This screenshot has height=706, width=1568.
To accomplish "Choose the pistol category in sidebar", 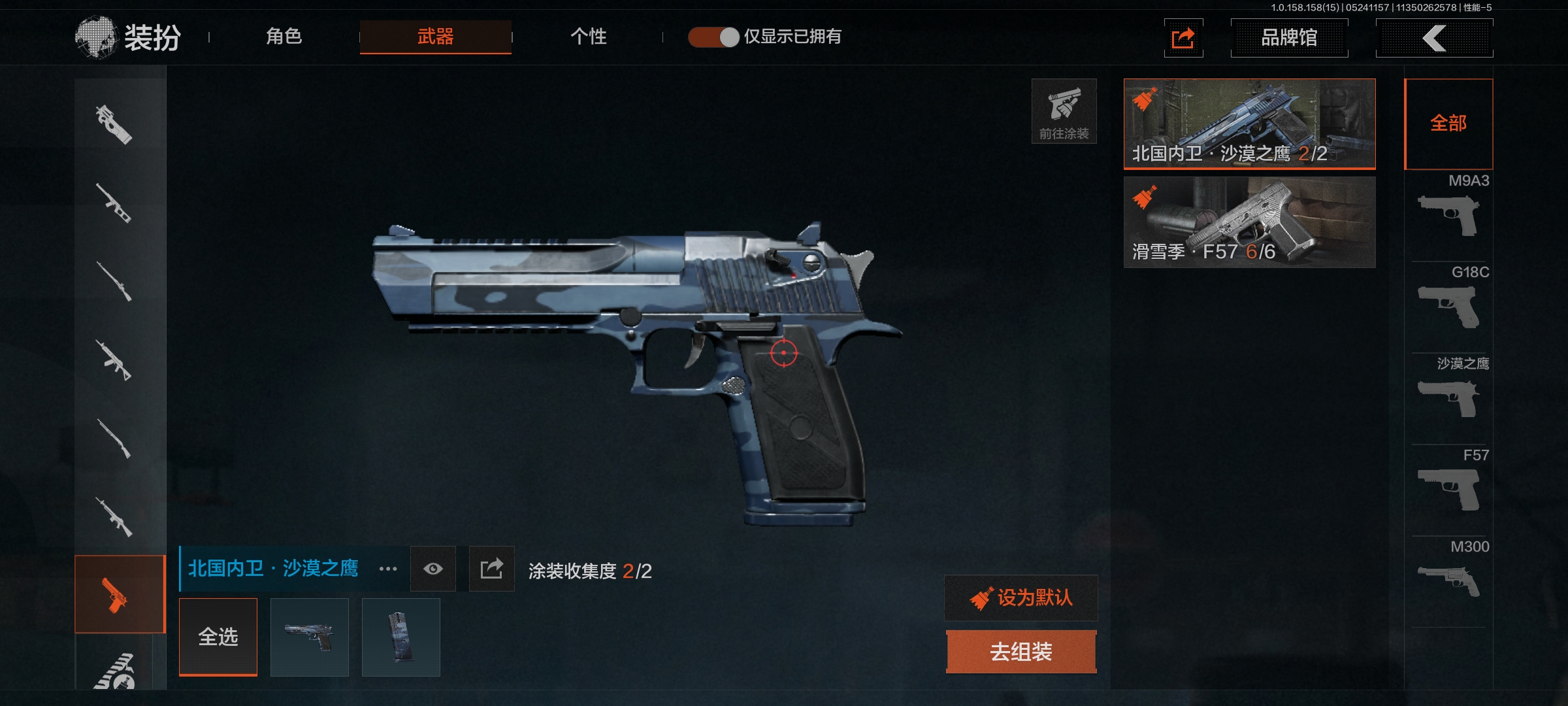I will tap(119, 594).
